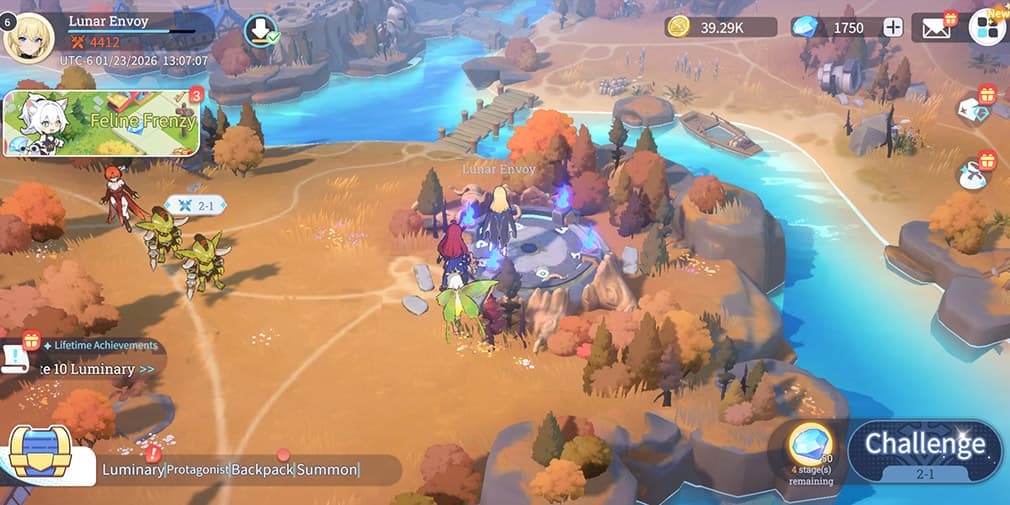
Task: Open the Backpack
Action: [262, 469]
